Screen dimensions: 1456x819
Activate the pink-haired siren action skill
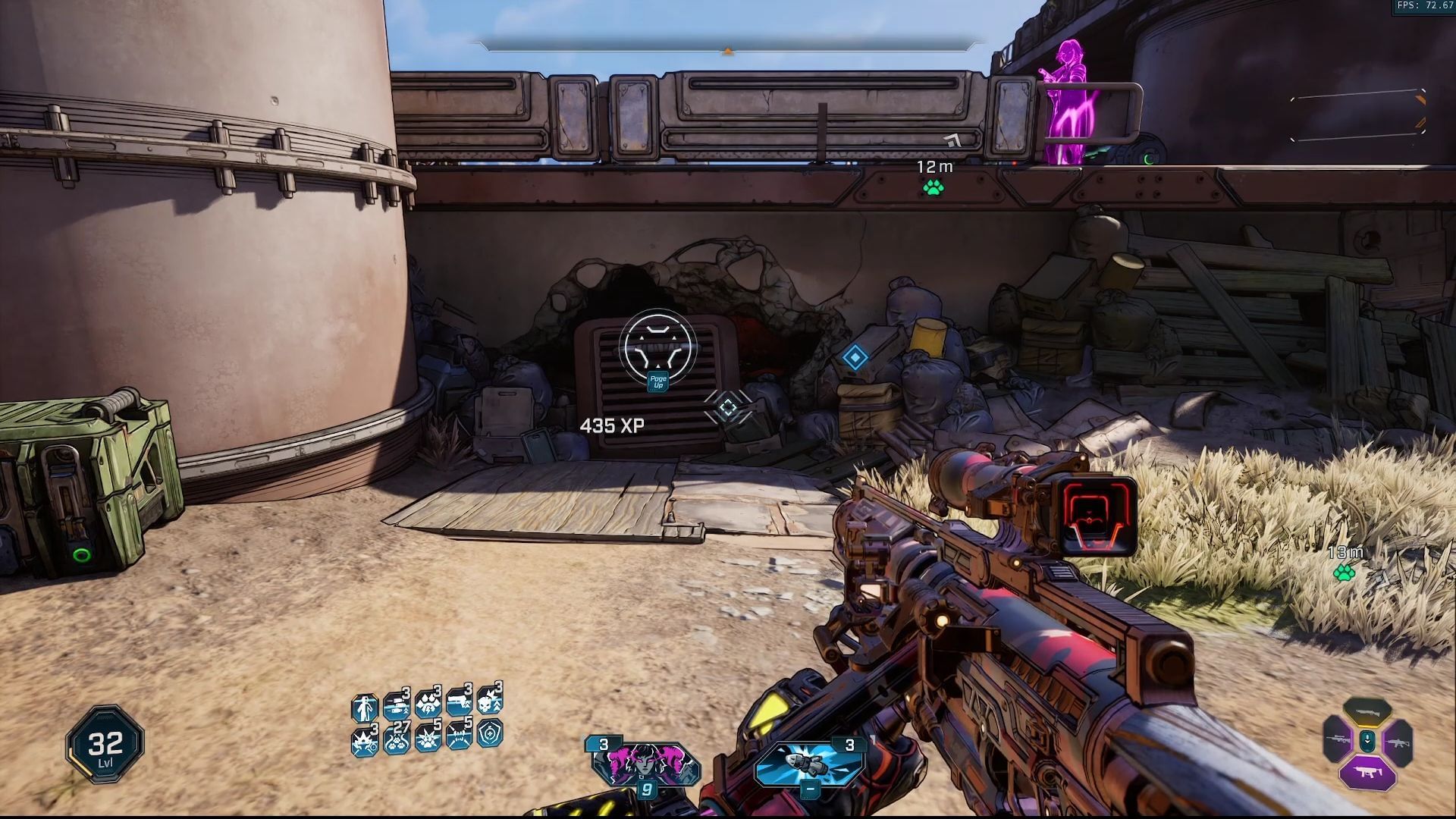pos(645,764)
